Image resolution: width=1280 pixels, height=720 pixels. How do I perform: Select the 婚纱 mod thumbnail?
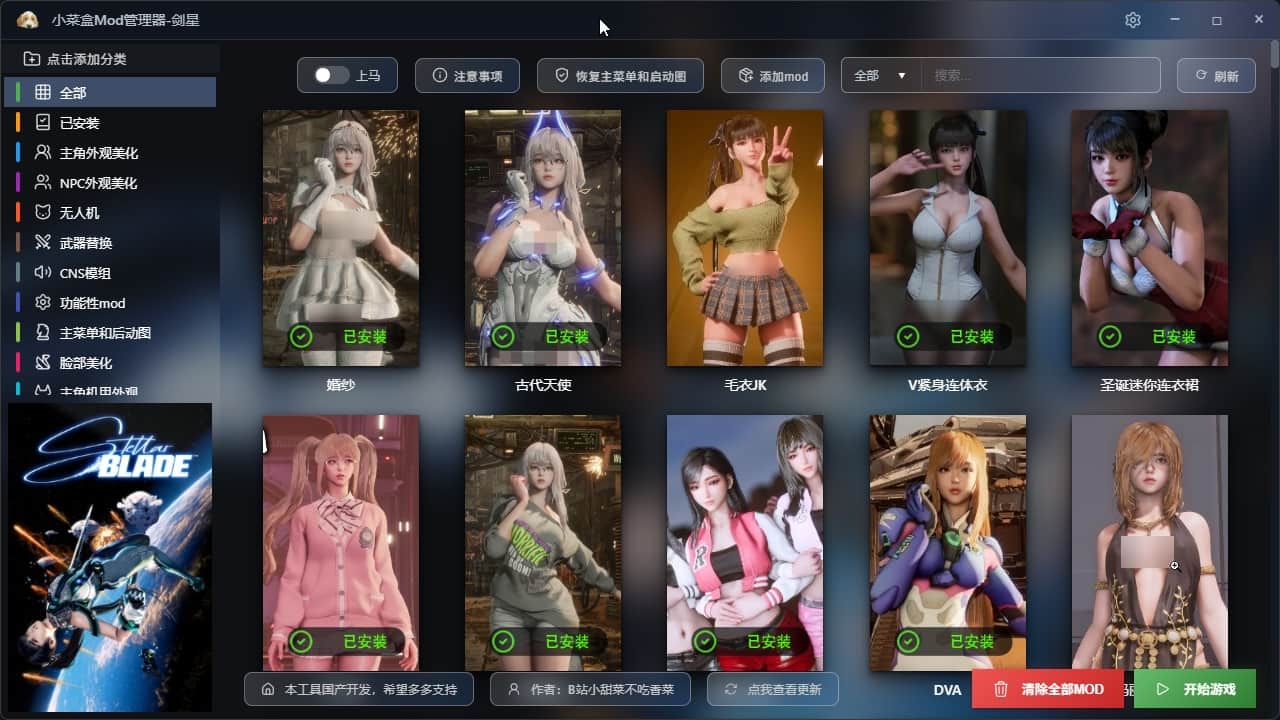[x=341, y=237]
